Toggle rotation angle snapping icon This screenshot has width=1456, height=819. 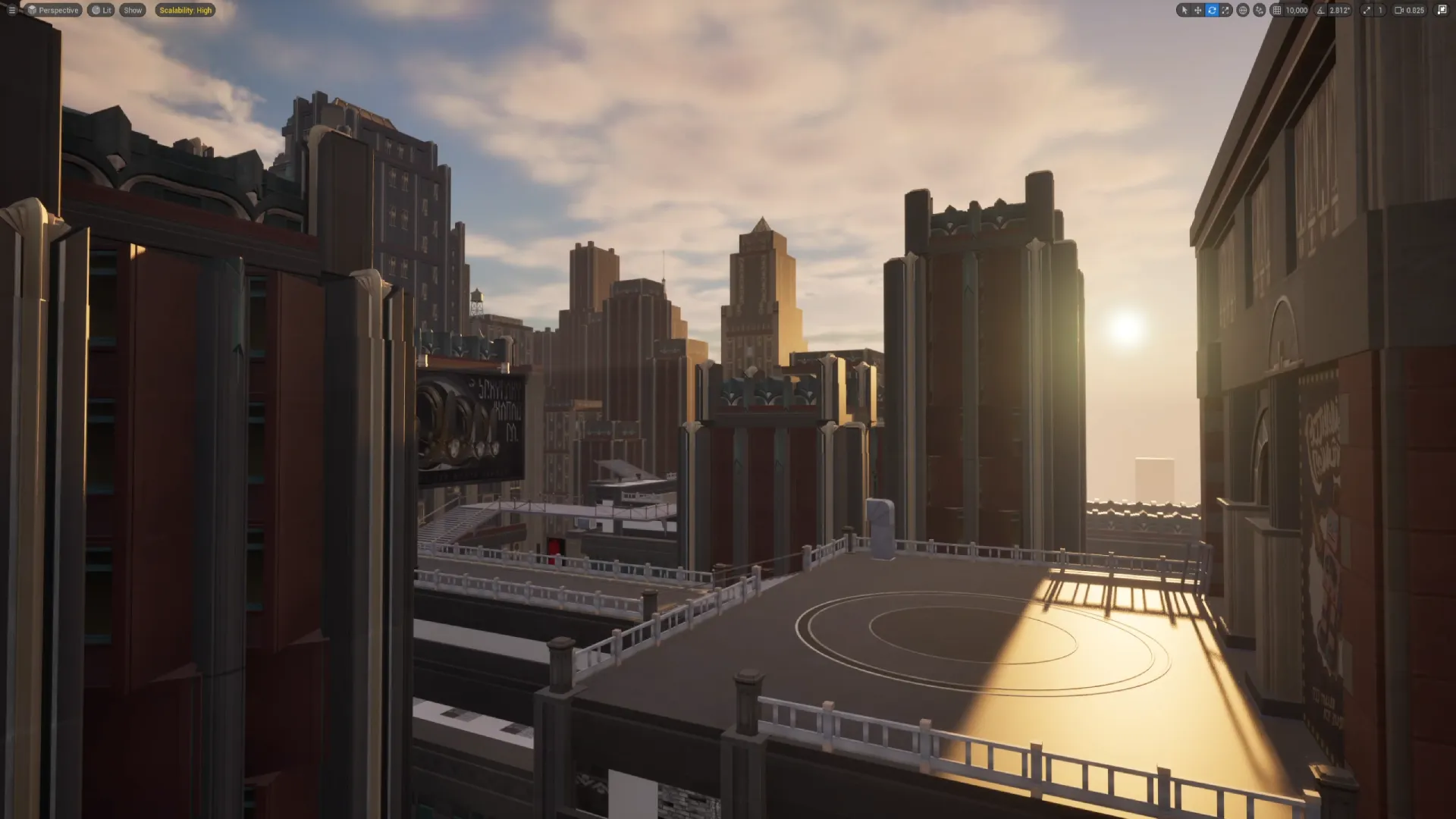click(1321, 11)
